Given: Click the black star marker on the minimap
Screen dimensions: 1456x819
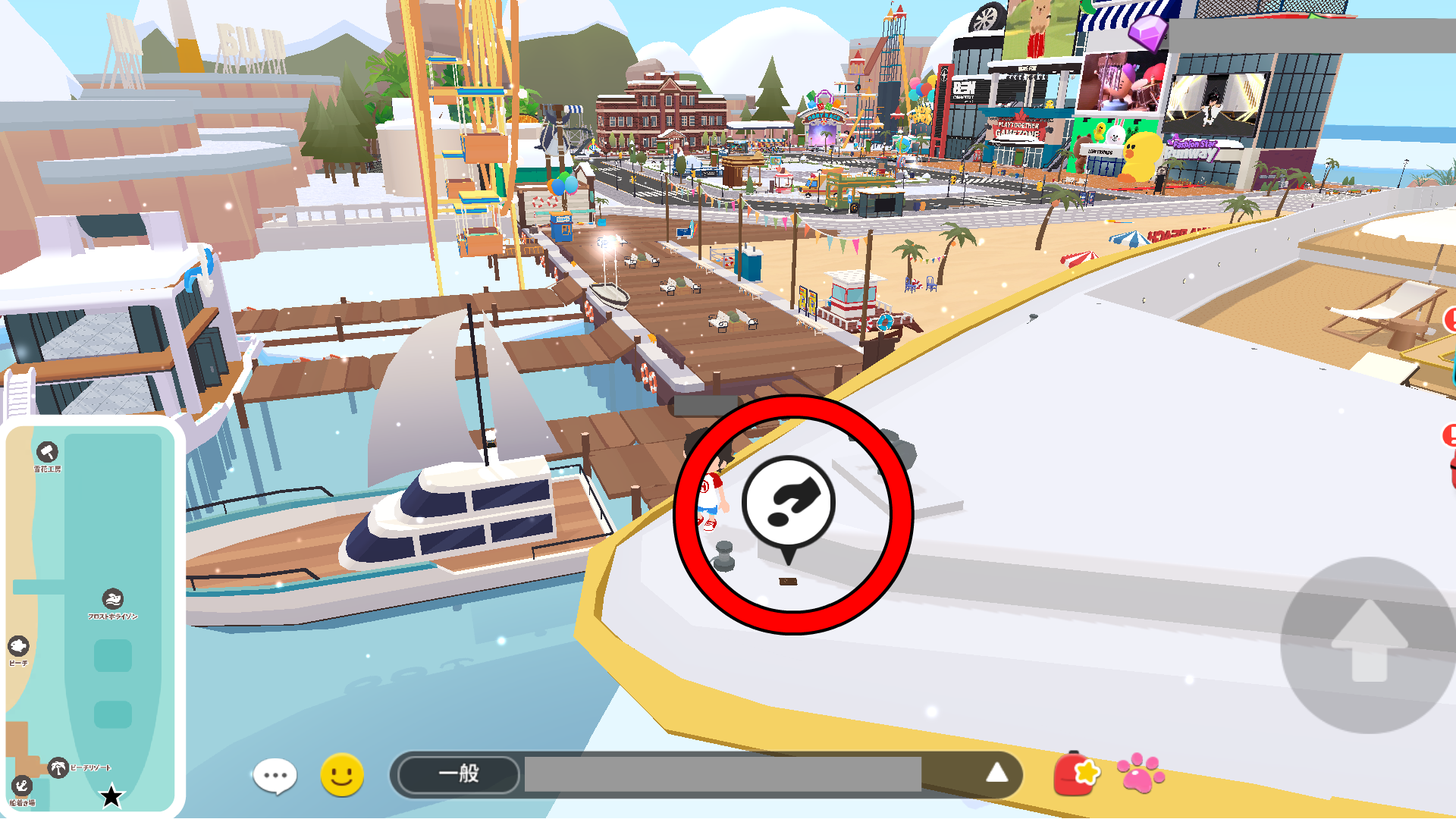Looking at the screenshot, I should tap(111, 796).
